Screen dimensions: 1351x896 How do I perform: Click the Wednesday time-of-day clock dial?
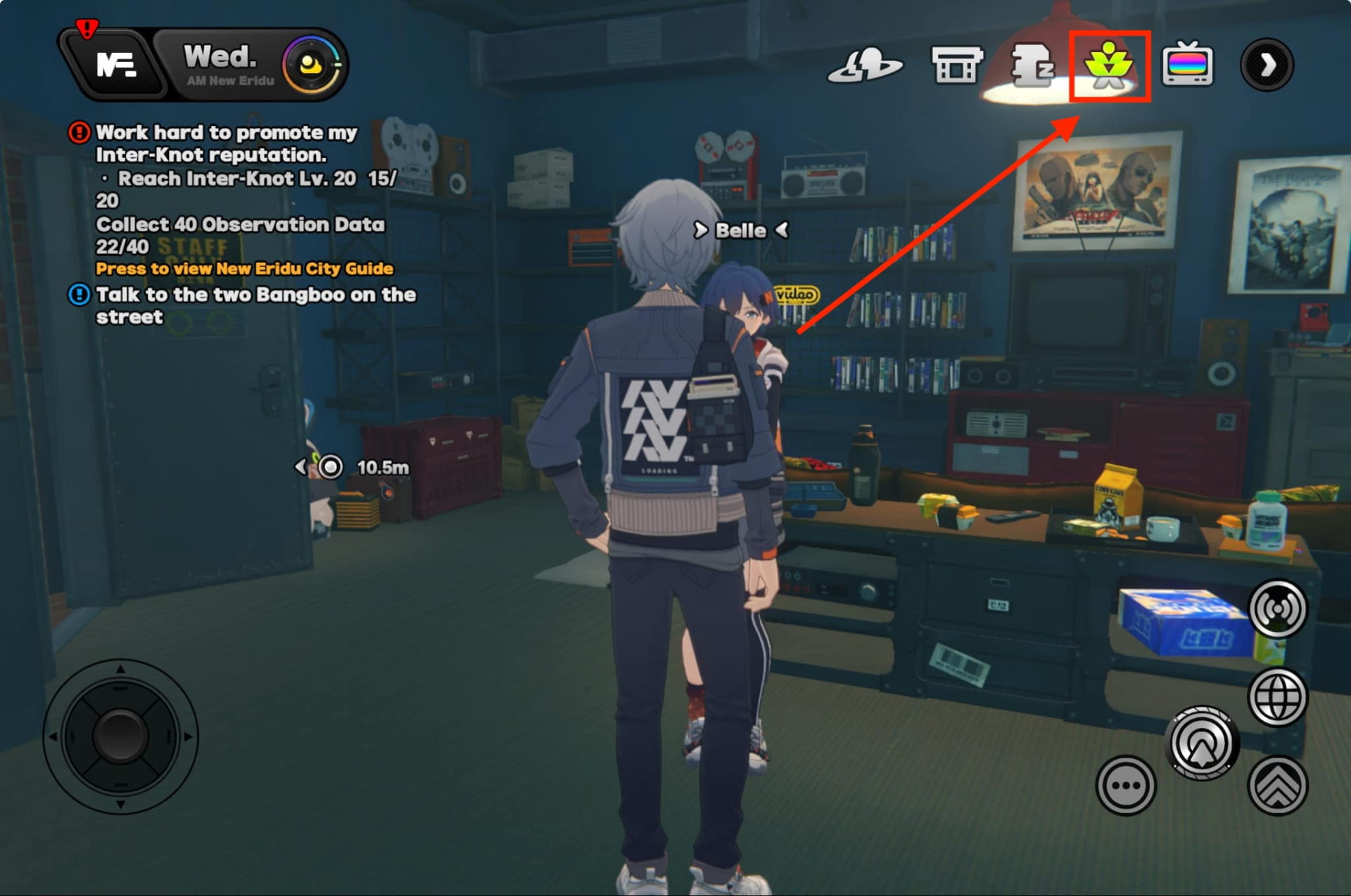[x=311, y=65]
